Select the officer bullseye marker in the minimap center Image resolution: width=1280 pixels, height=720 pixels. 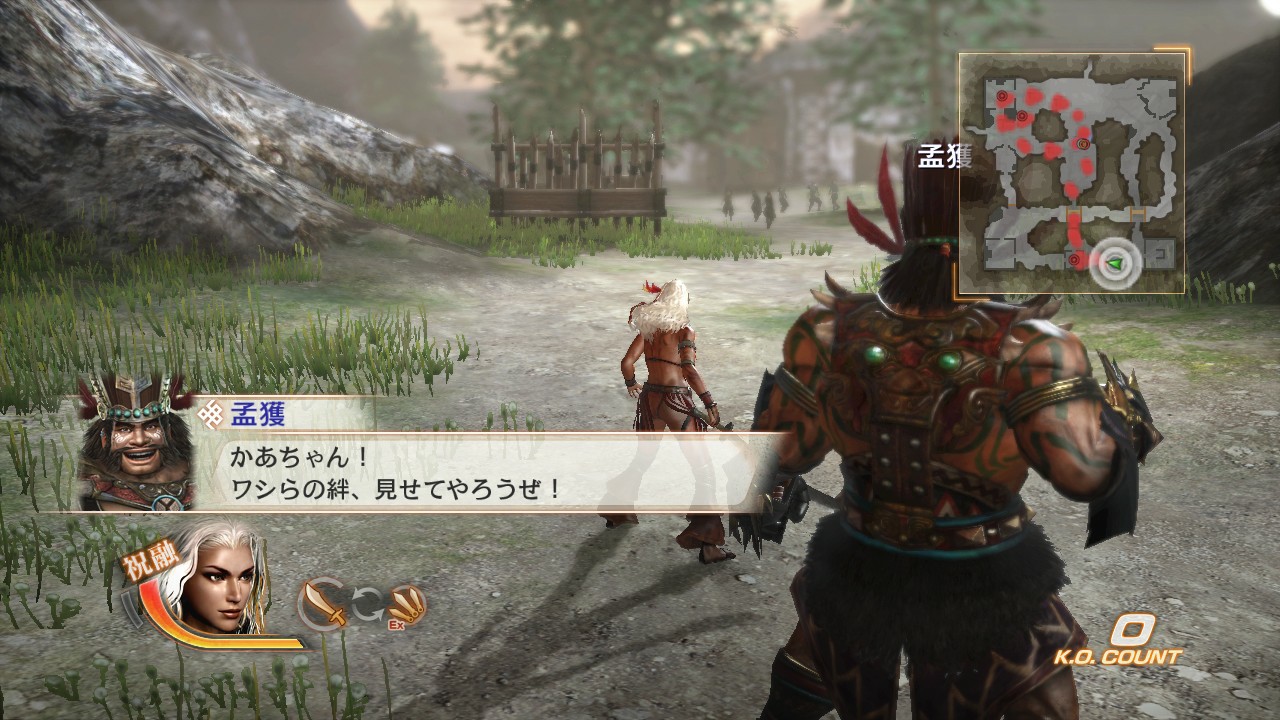pos(1082,144)
